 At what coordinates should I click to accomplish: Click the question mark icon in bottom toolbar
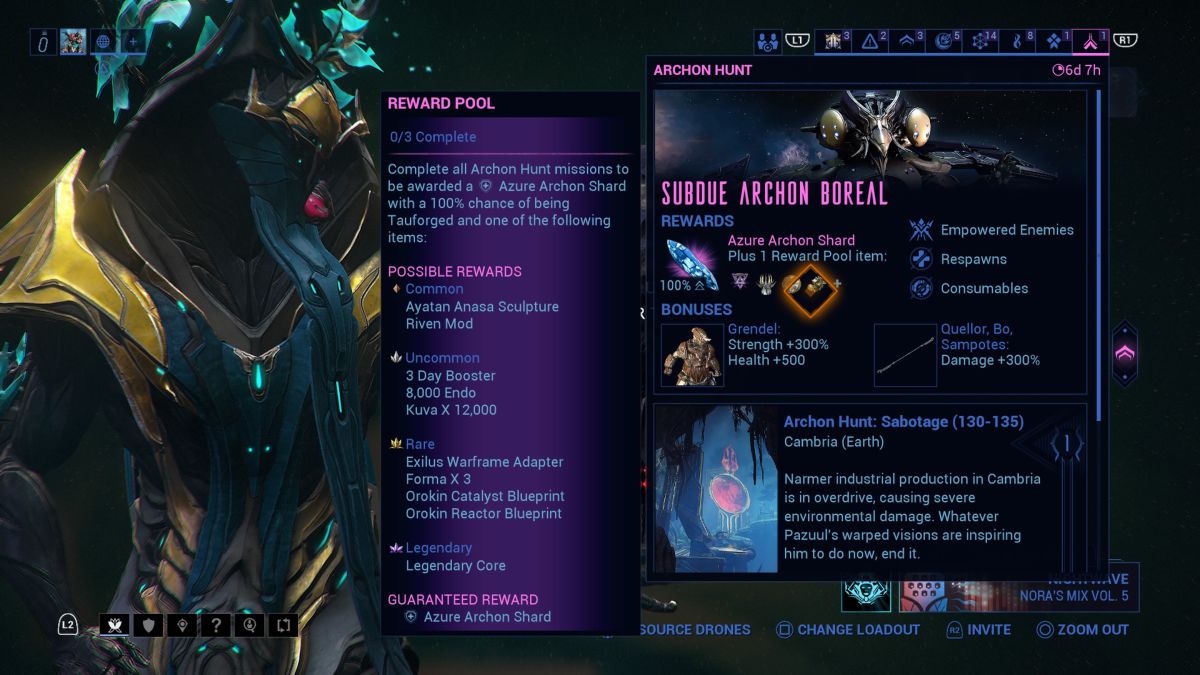[216, 626]
